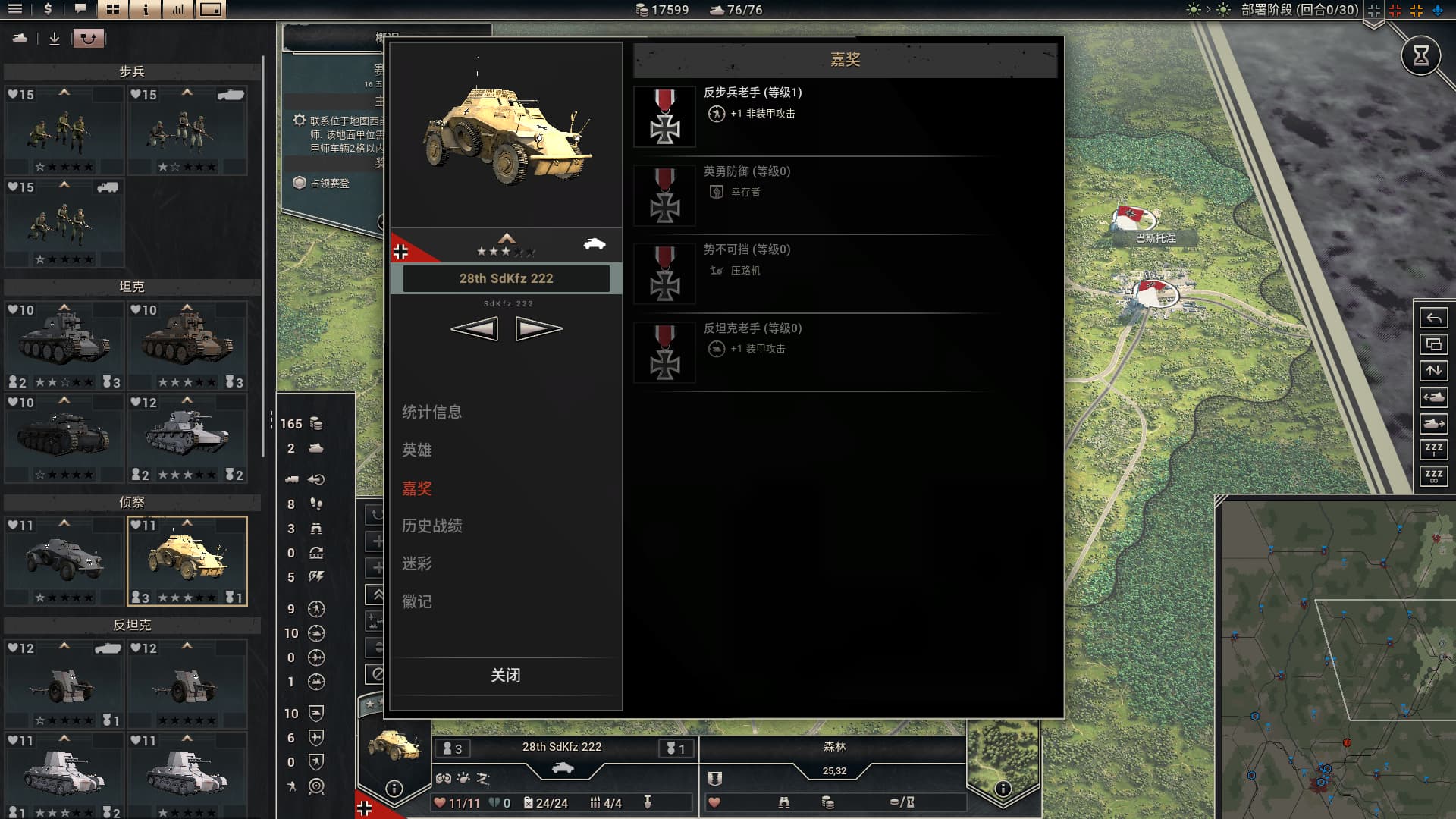This screenshot has height=819, width=1456.
Task: Close the unit details panel
Action: pyautogui.click(x=505, y=675)
